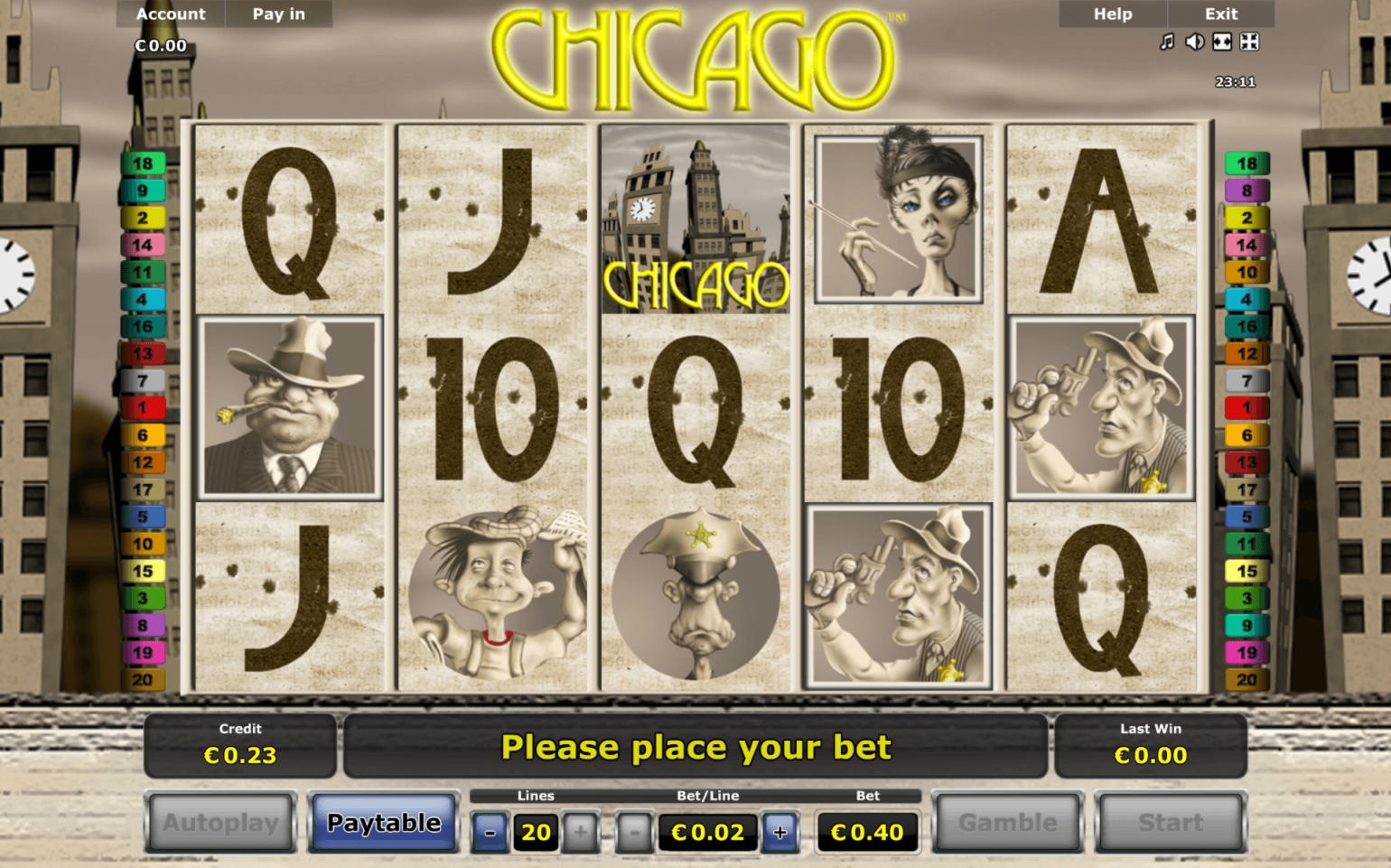Click the widescreen mode icon

1221,42
